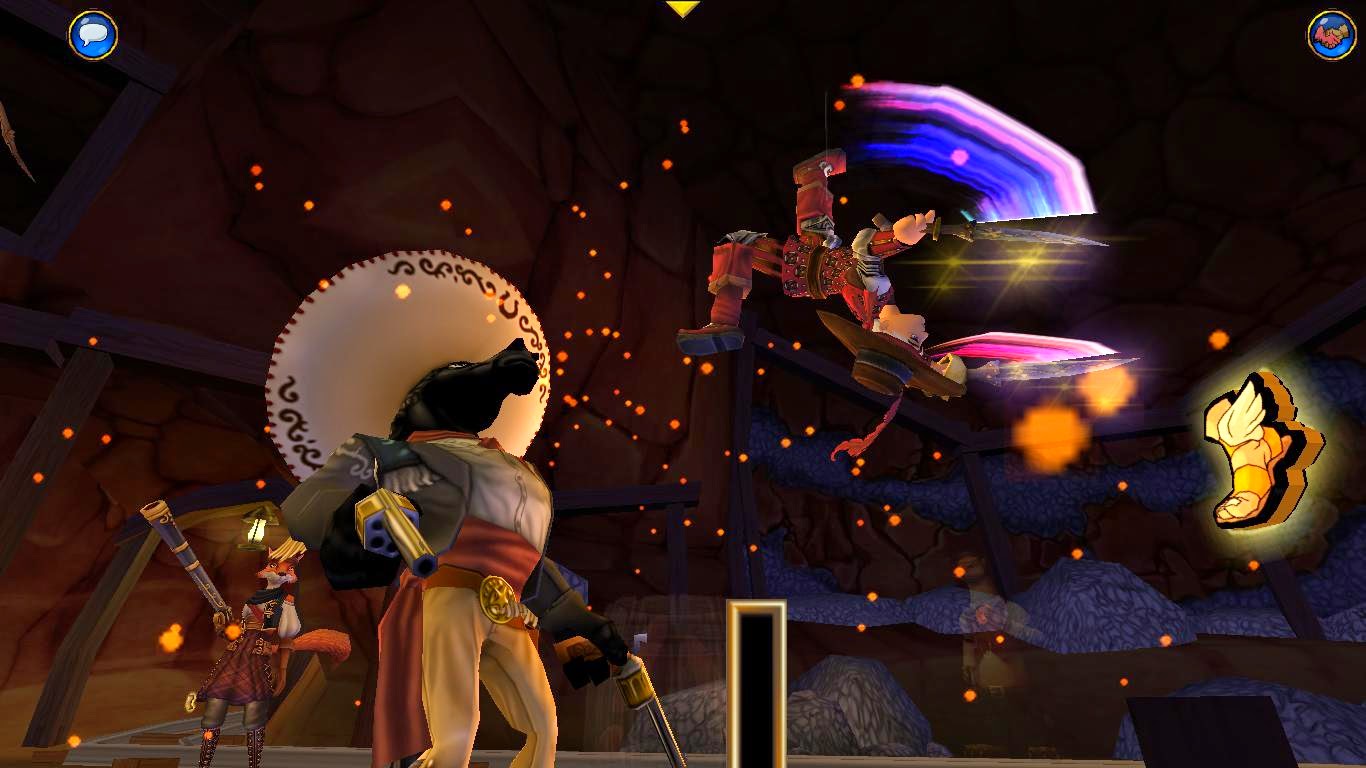Open the chat speech bubble
Screen dimensions: 1366x768
click(93, 35)
